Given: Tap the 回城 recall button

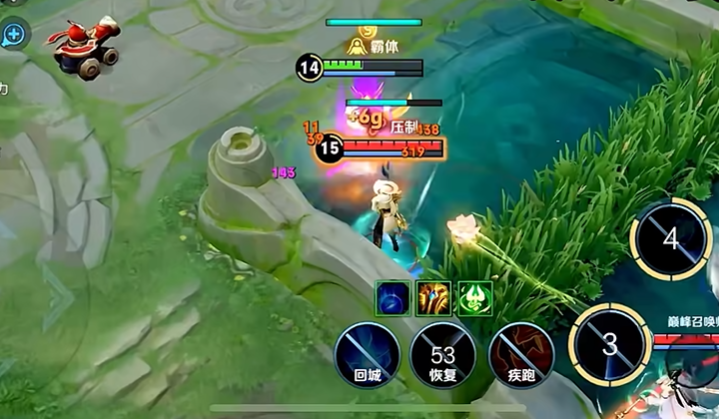Looking at the screenshot, I should pos(367,355).
